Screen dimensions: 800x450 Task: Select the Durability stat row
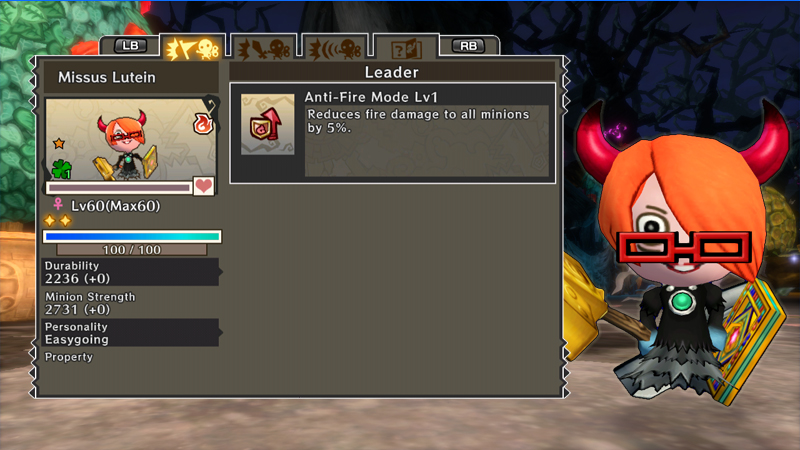click(130, 272)
